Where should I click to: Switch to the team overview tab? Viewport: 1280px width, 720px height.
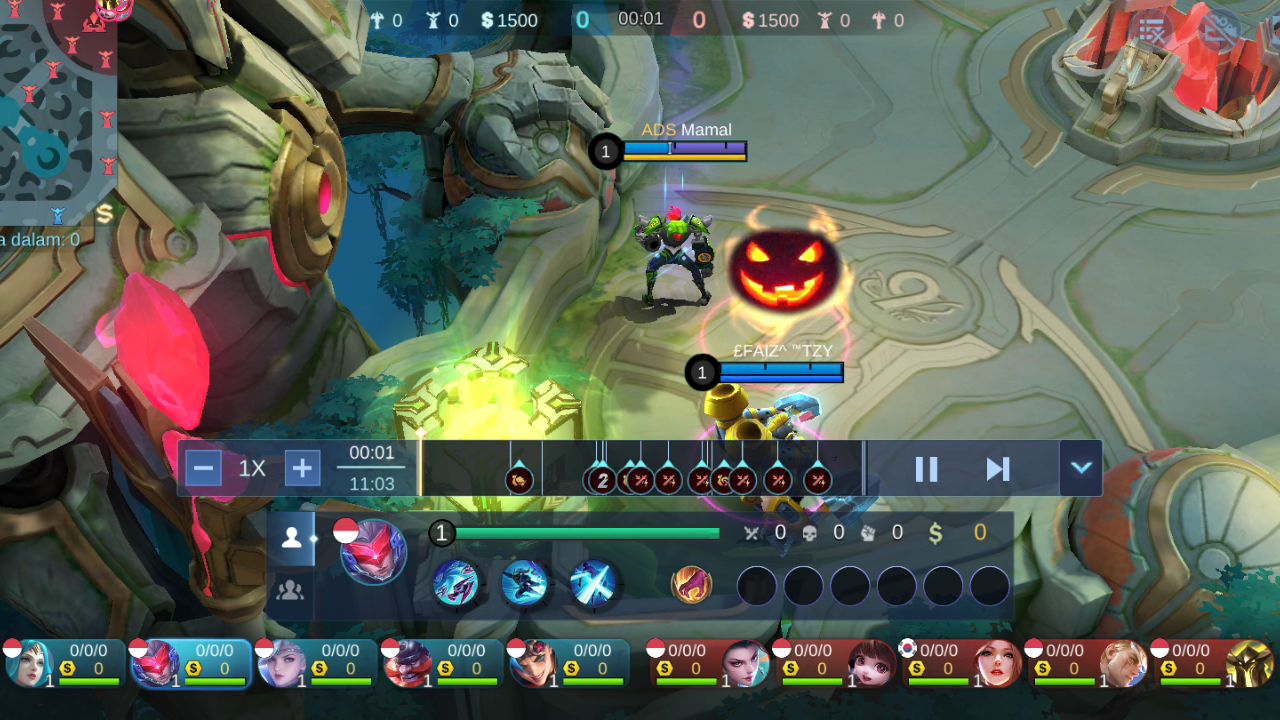pyautogui.click(x=291, y=590)
